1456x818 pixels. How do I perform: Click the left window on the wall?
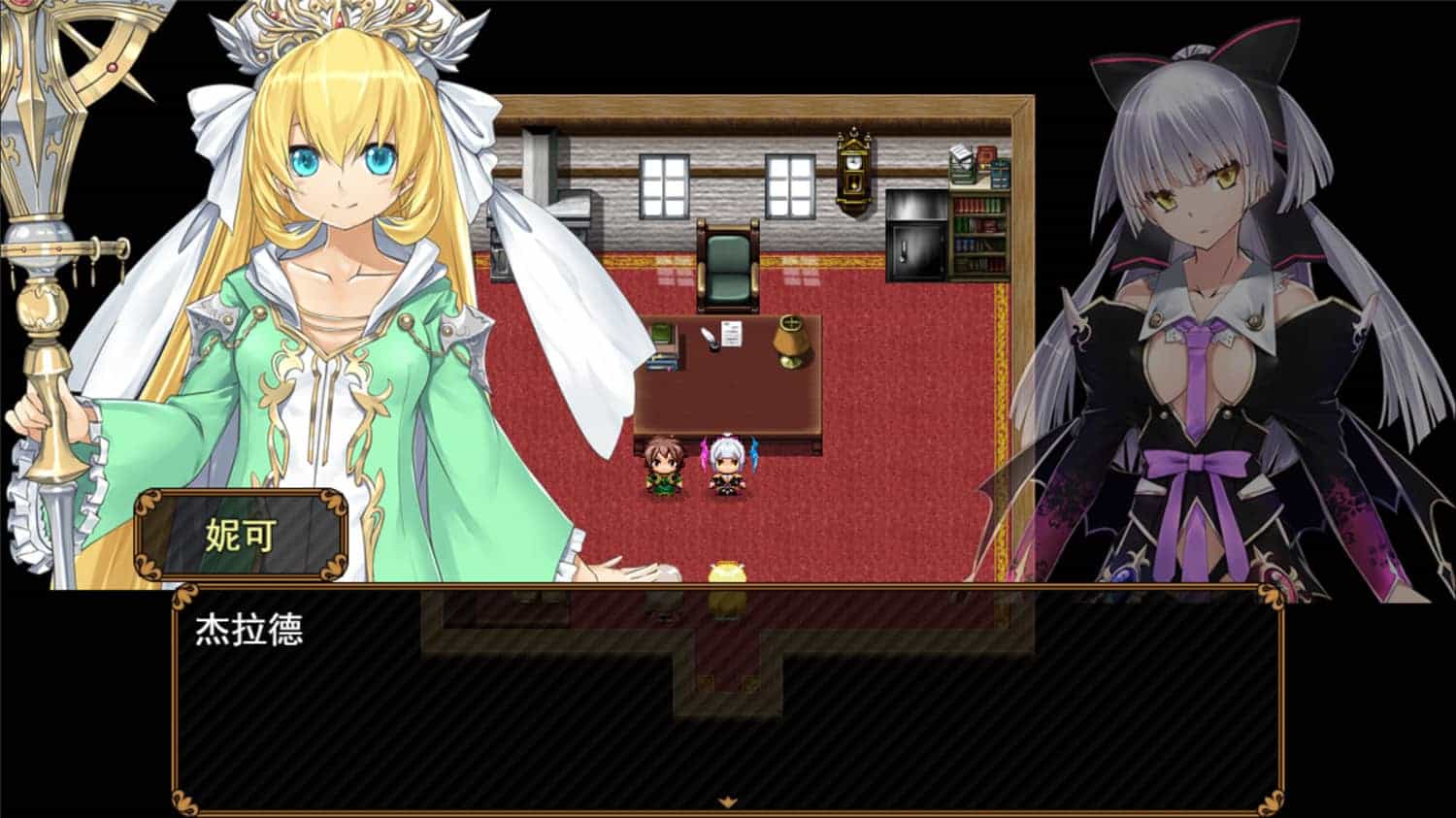pos(666,185)
